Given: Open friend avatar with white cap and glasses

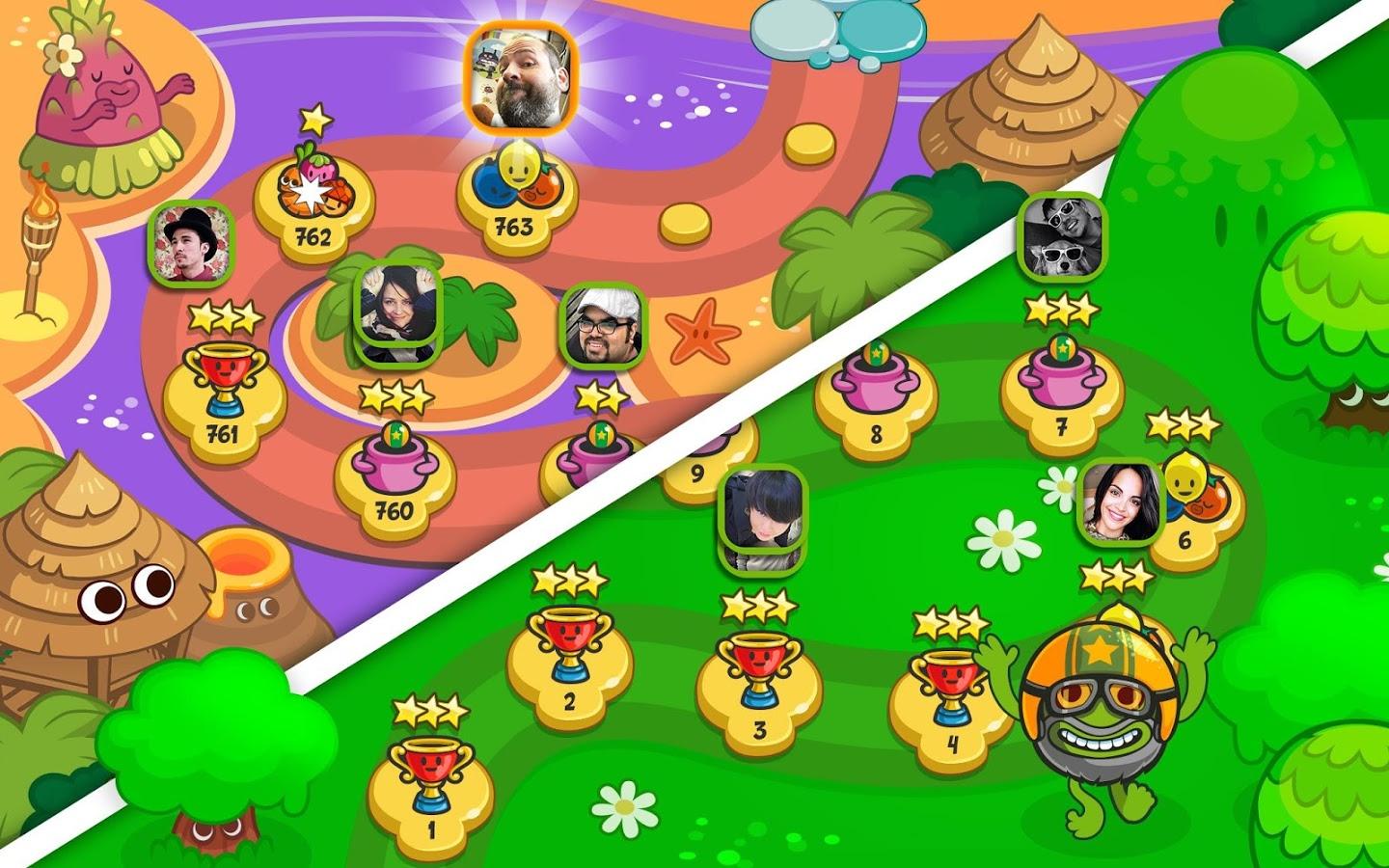Looking at the screenshot, I should (x=603, y=326).
